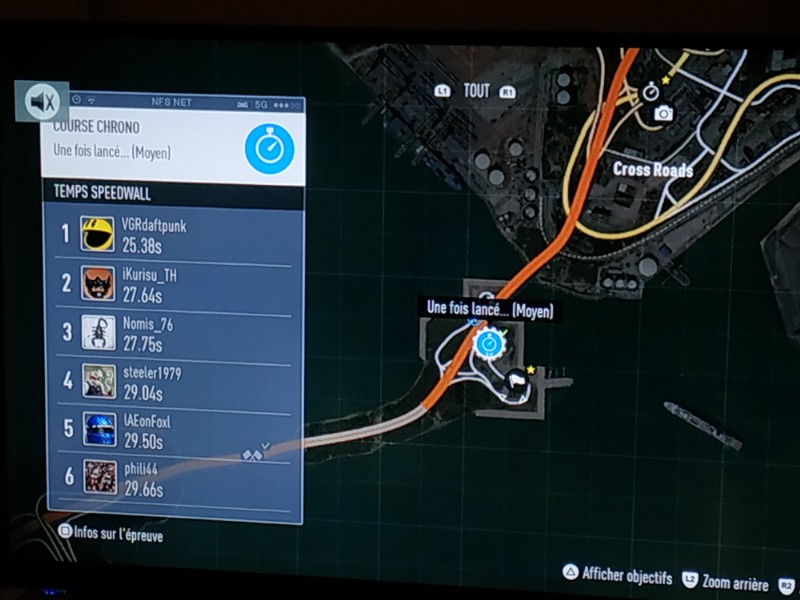Click Afficher objectifs
The image size is (800, 600).
coord(618,575)
